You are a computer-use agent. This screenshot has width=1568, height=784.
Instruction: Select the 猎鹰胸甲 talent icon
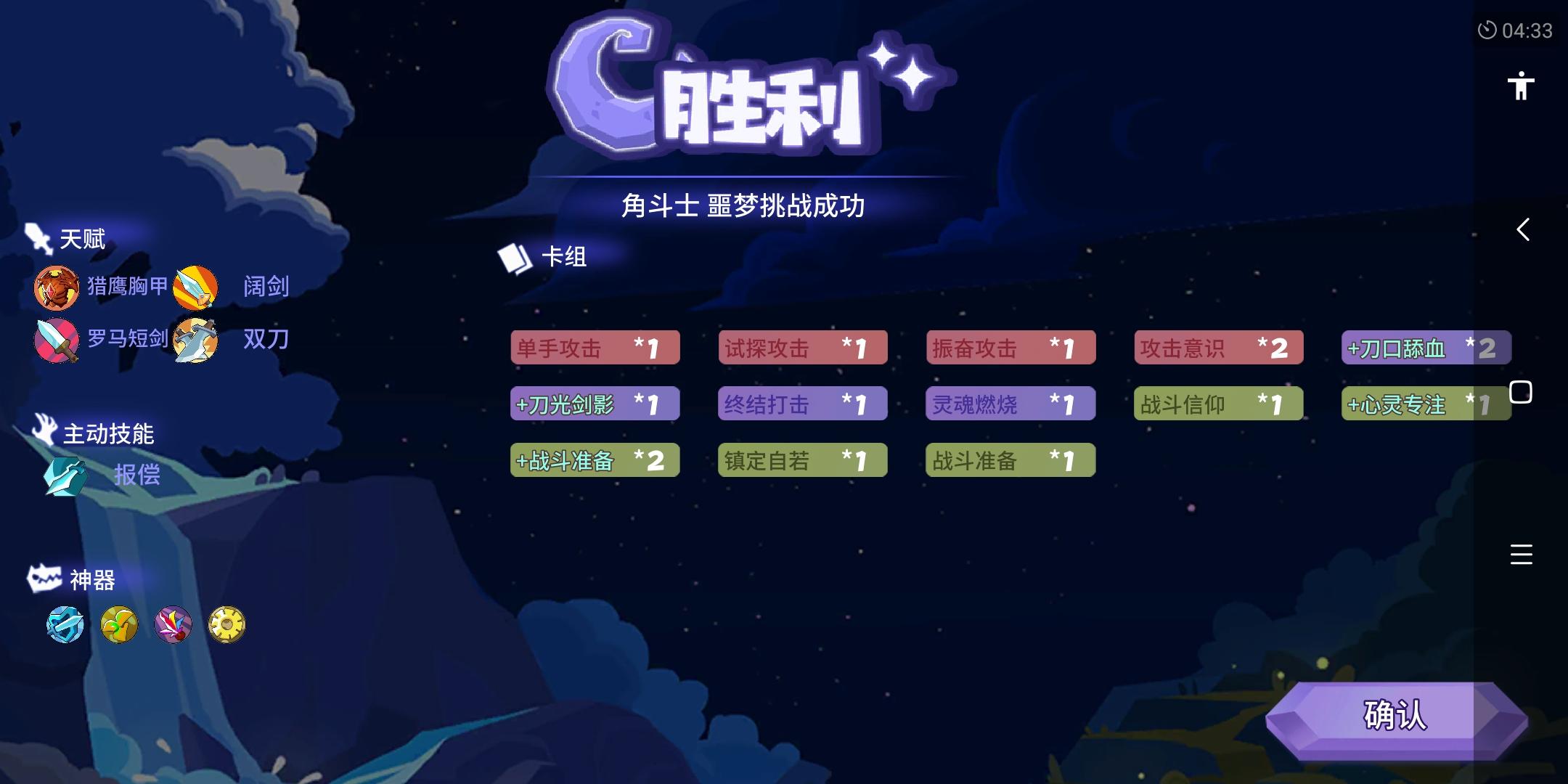coord(56,287)
